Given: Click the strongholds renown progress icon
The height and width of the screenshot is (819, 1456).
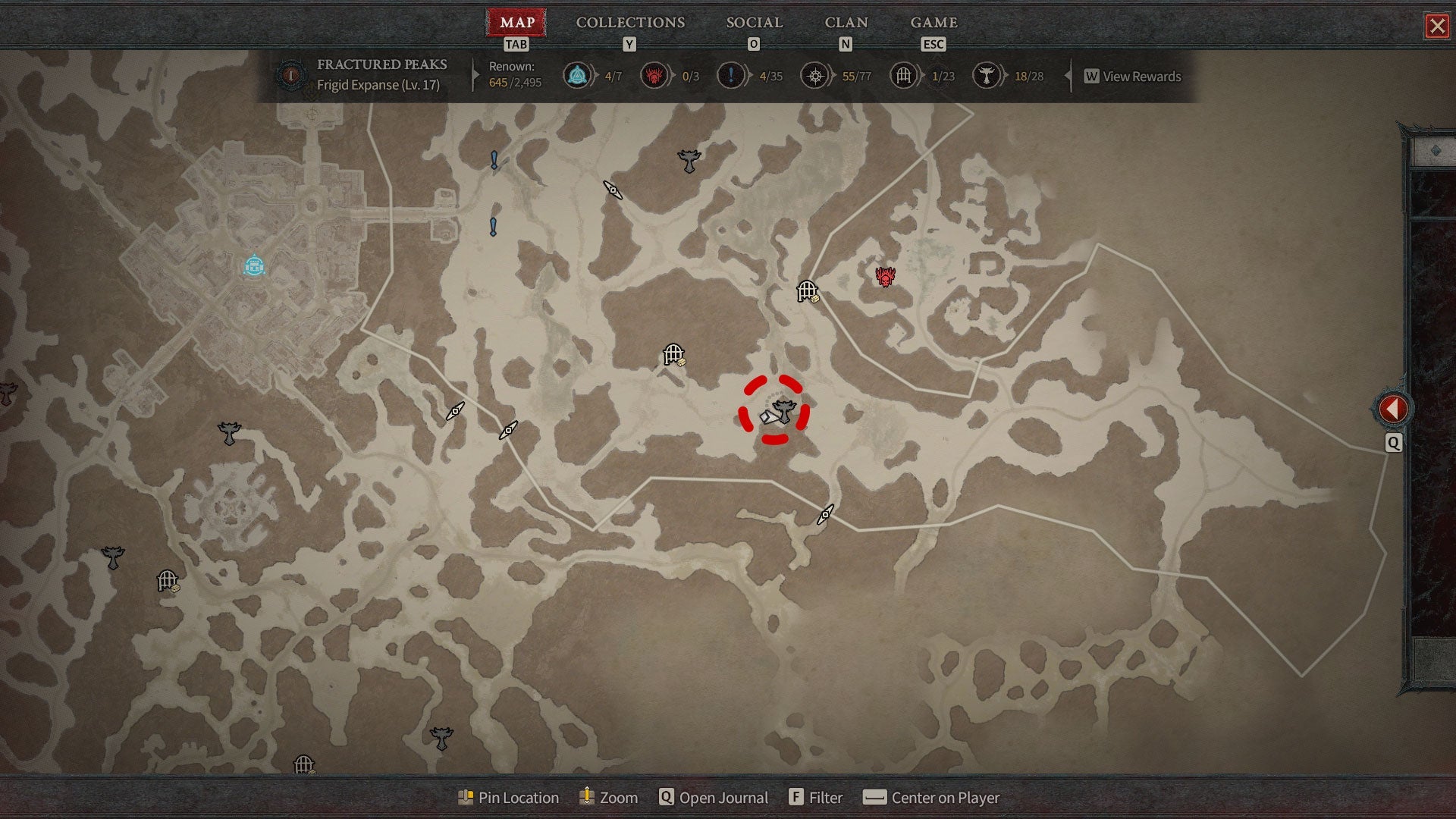Looking at the screenshot, I should coord(654,76).
